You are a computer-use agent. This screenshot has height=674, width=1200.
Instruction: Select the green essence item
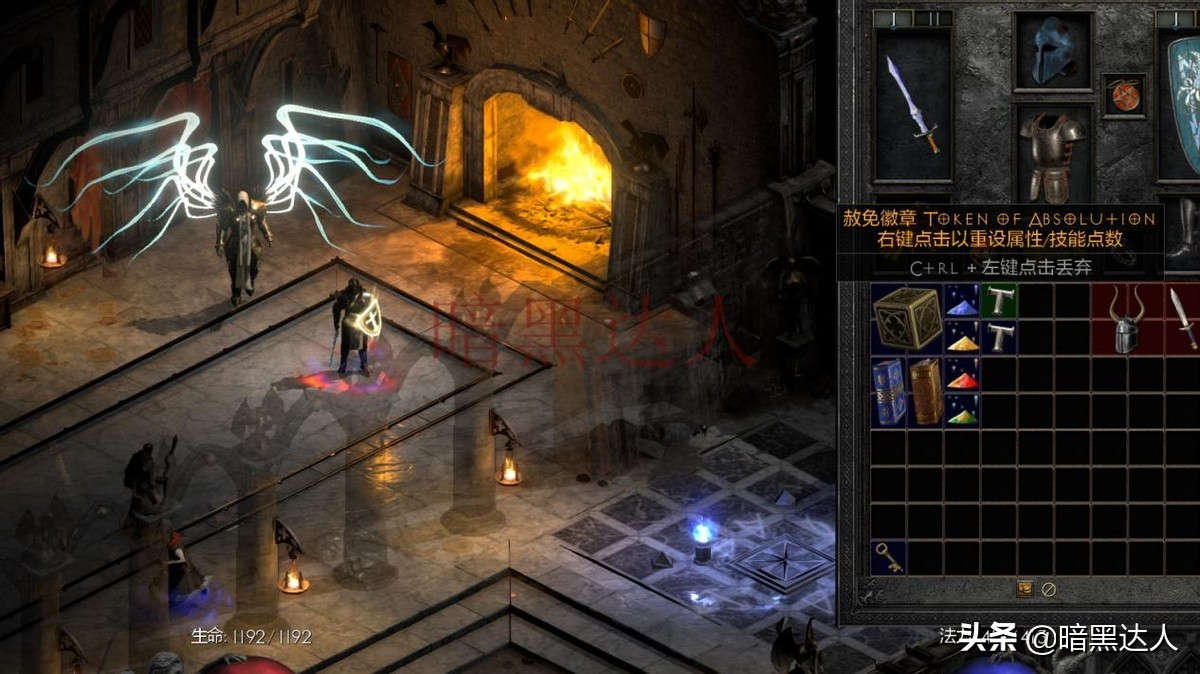(x=963, y=410)
